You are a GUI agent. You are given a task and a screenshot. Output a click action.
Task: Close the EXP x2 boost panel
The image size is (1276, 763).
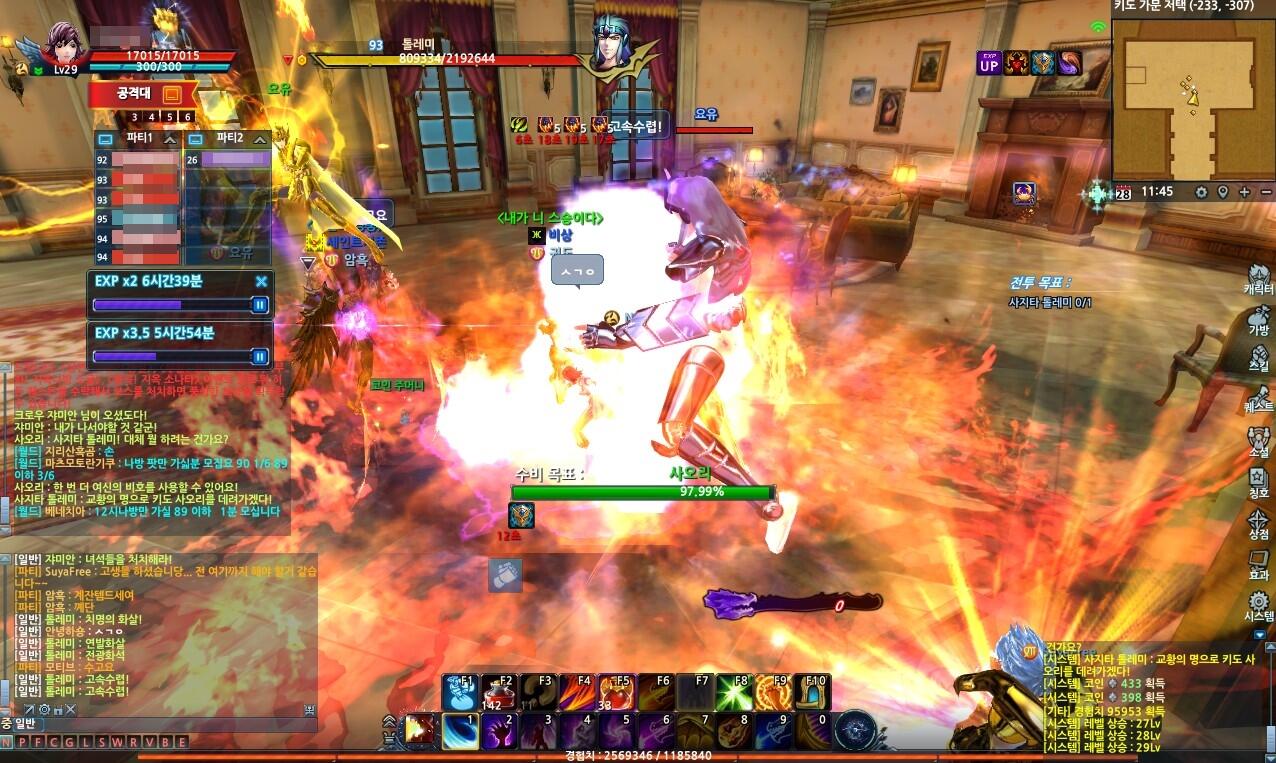[x=261, y=282]
